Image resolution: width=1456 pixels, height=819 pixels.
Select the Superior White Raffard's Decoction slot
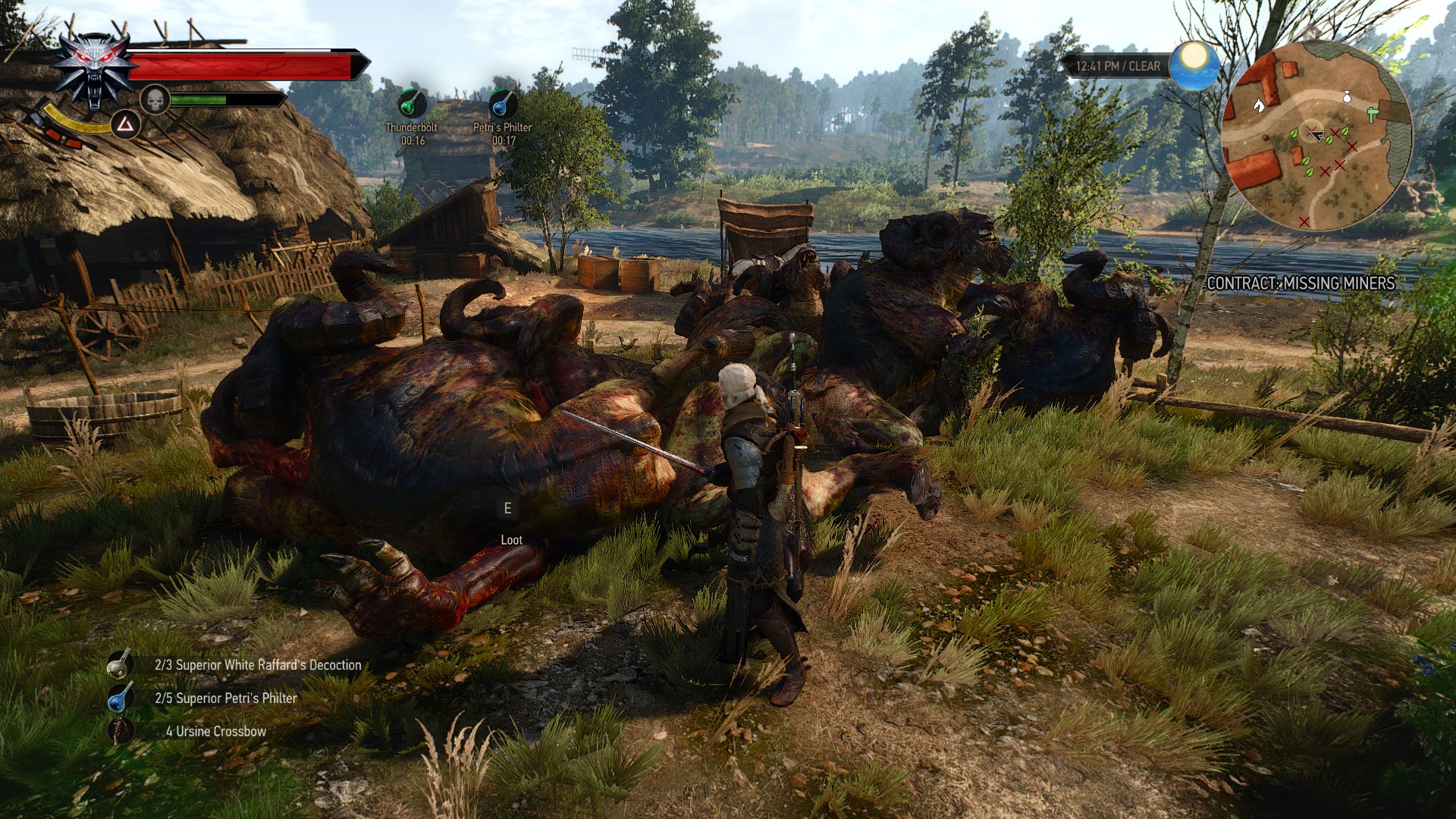121,664
